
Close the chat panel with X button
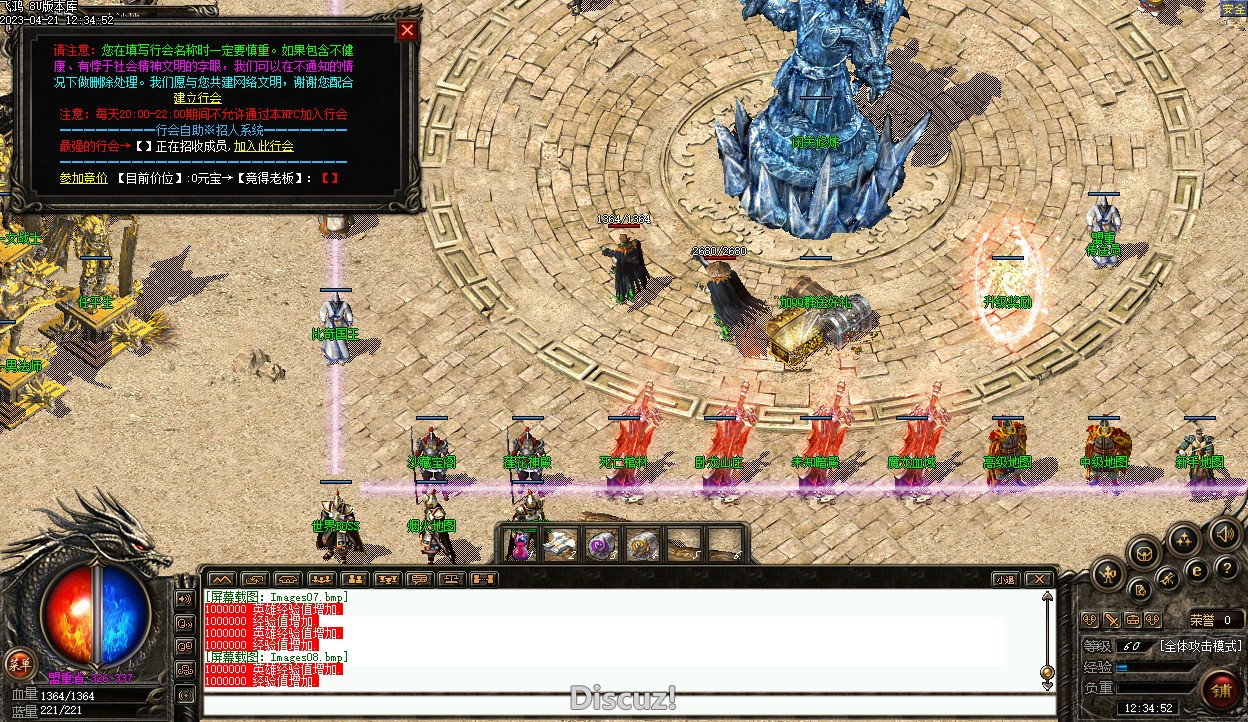pos(1039,579)
